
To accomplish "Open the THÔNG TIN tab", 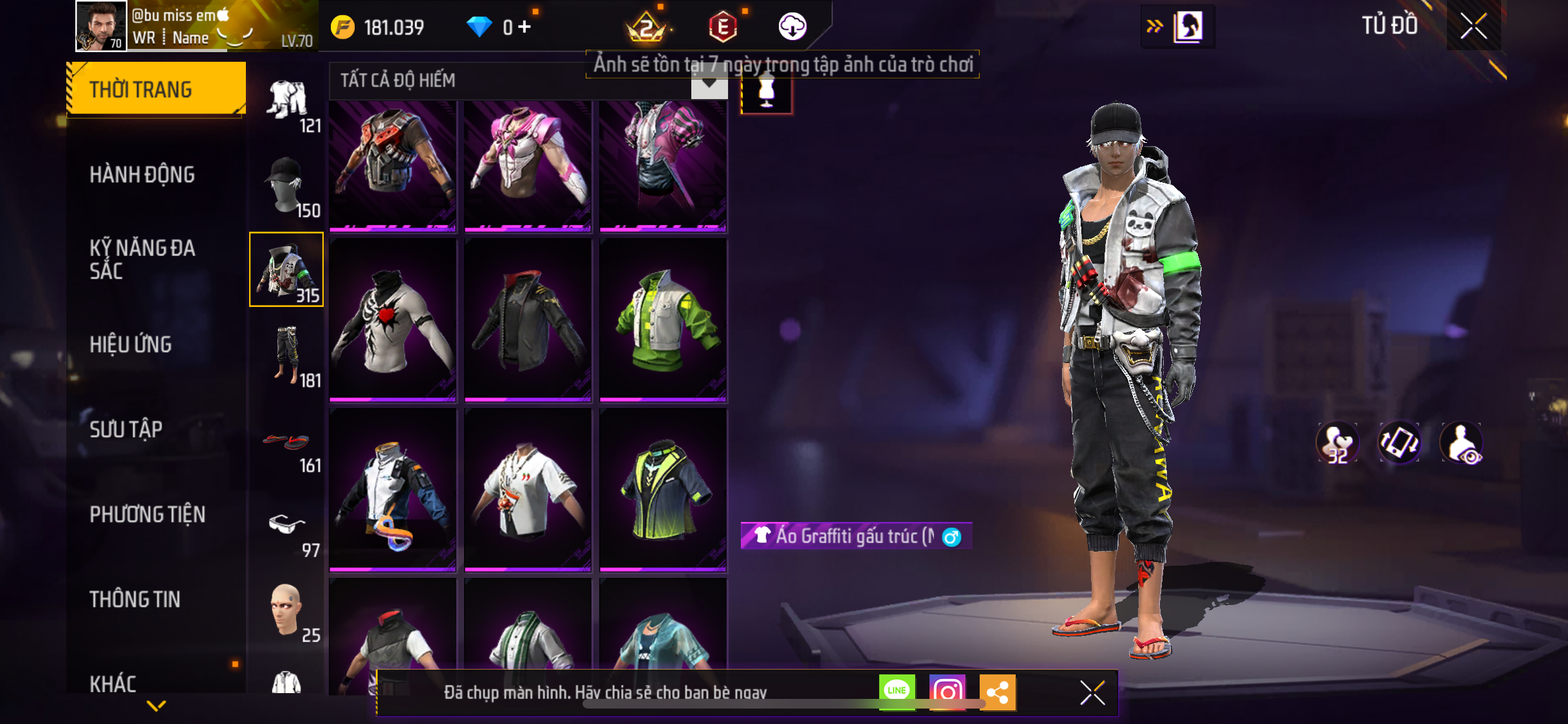I will pos(135,599).
